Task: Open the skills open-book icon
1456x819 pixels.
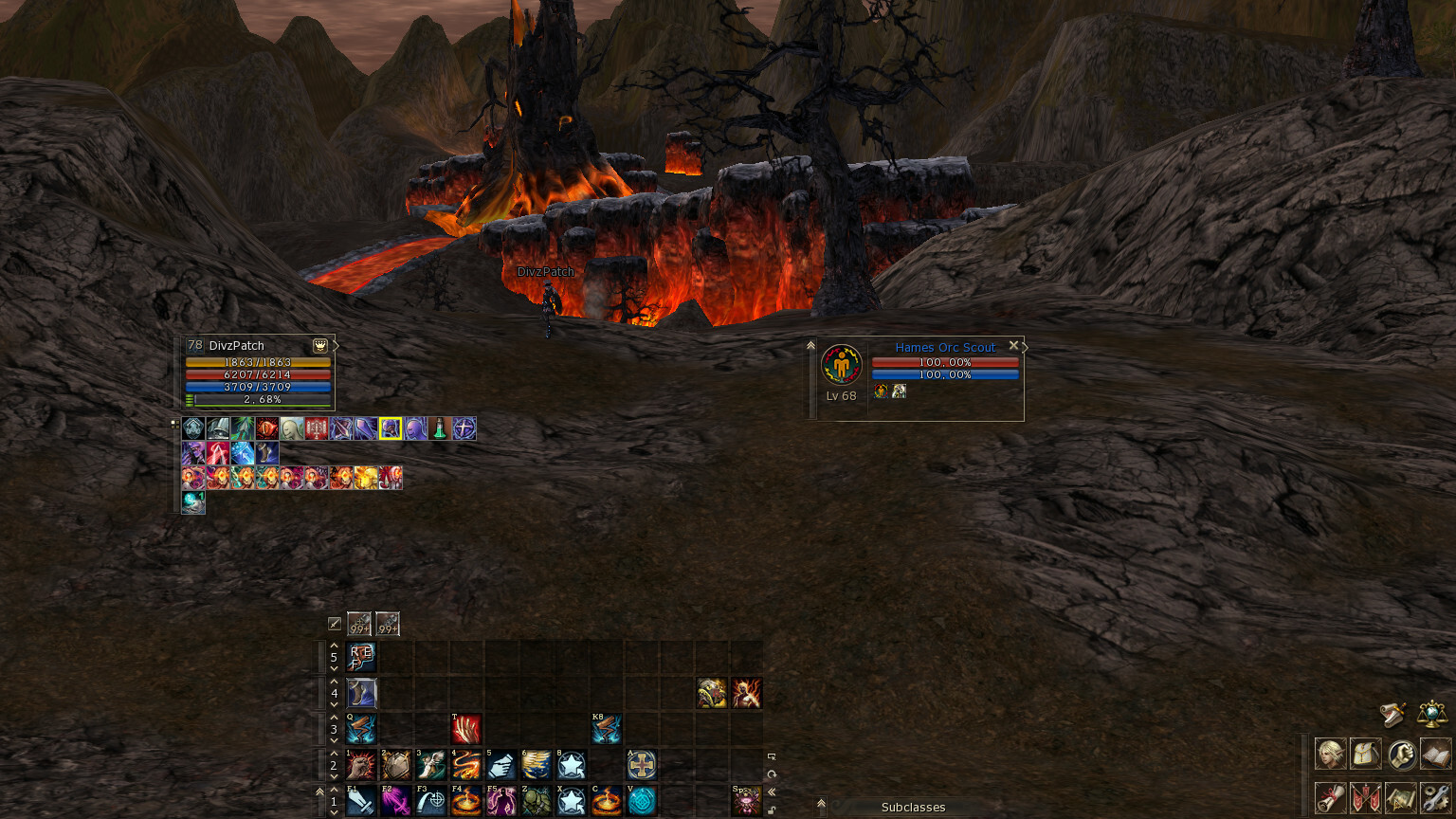Action: coord(1435,755)
